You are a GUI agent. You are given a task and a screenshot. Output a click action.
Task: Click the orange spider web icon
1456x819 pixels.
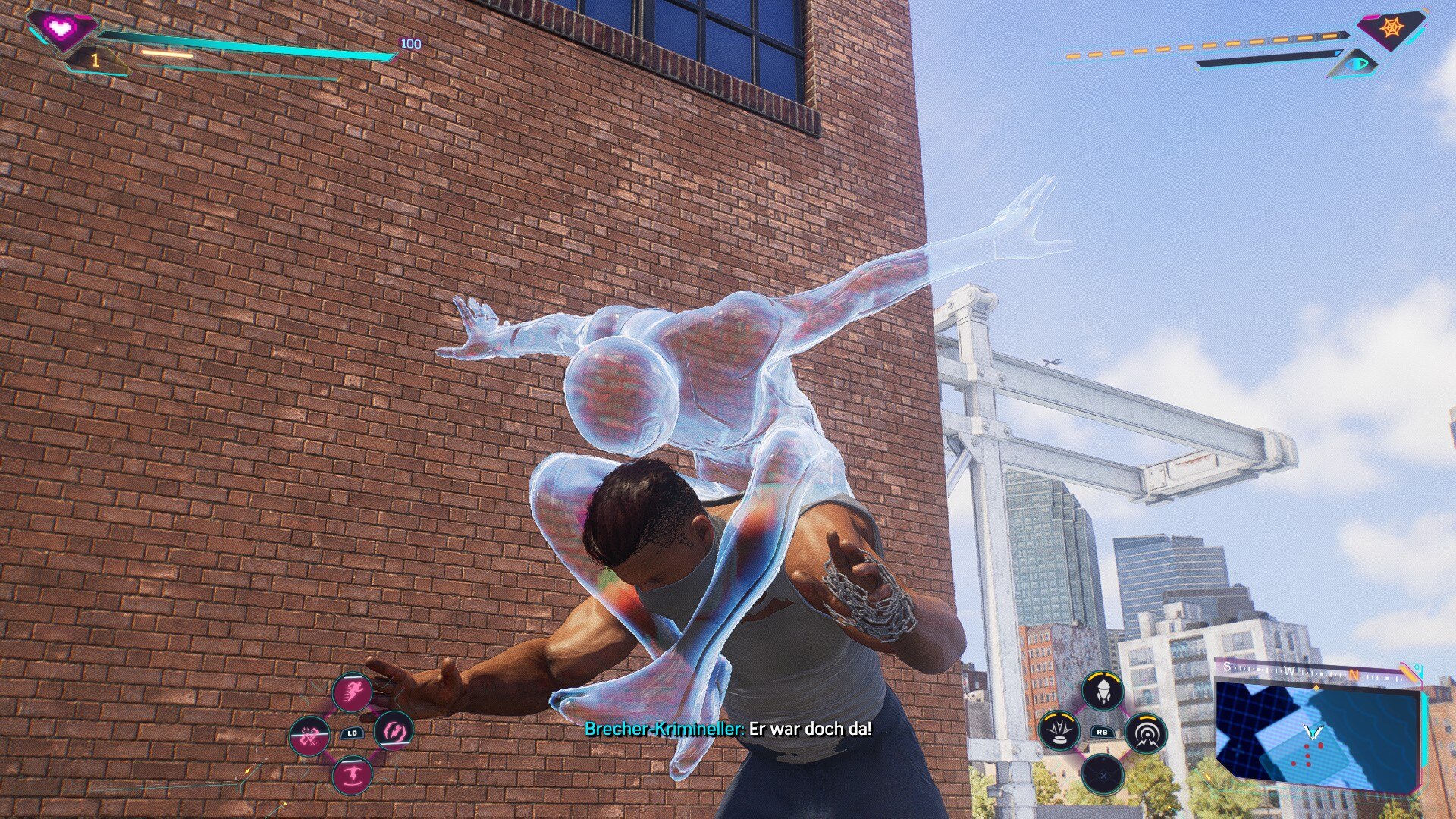tap(1392, 28)
